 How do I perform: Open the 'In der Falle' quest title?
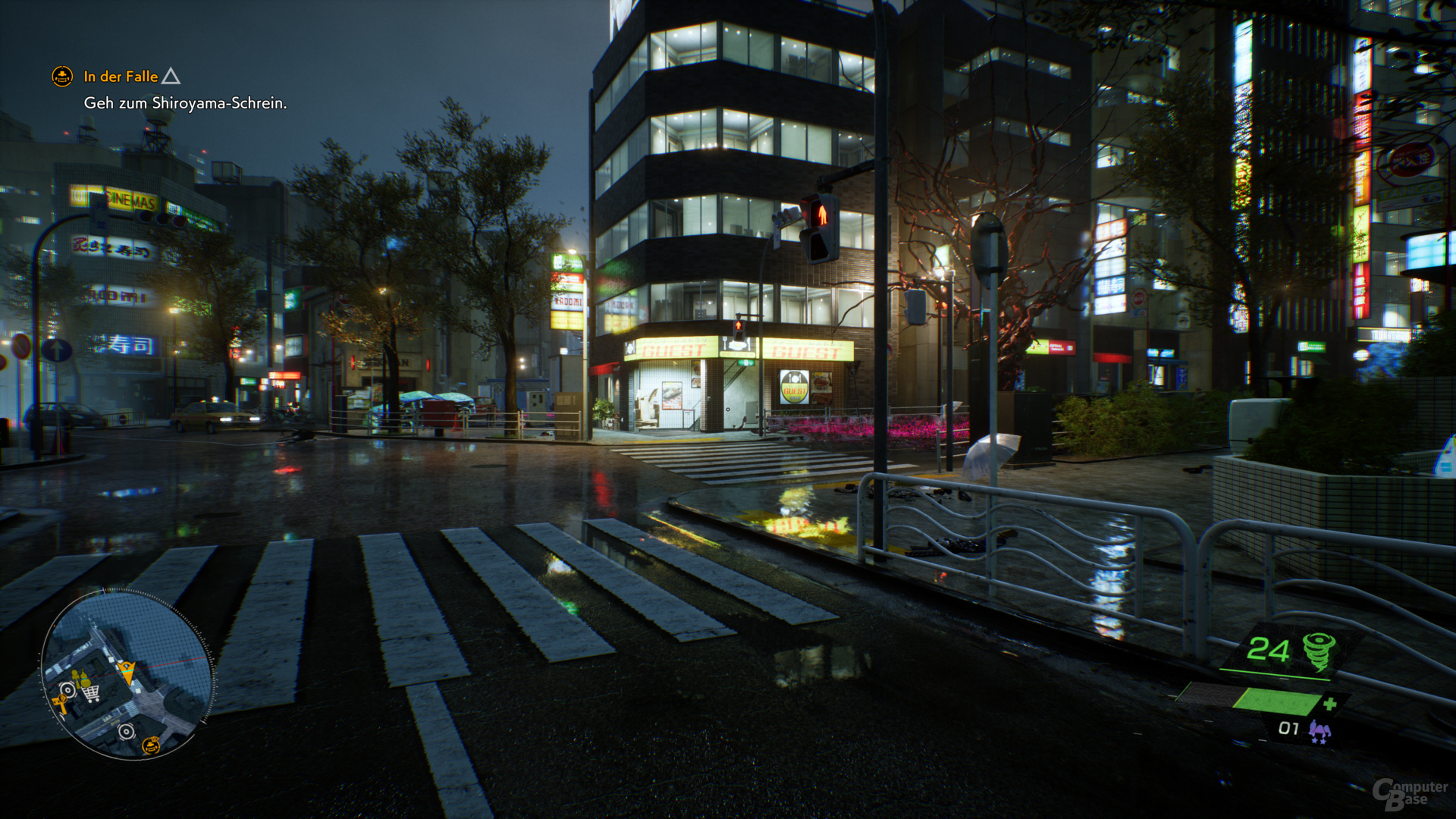tap(120, 77)
